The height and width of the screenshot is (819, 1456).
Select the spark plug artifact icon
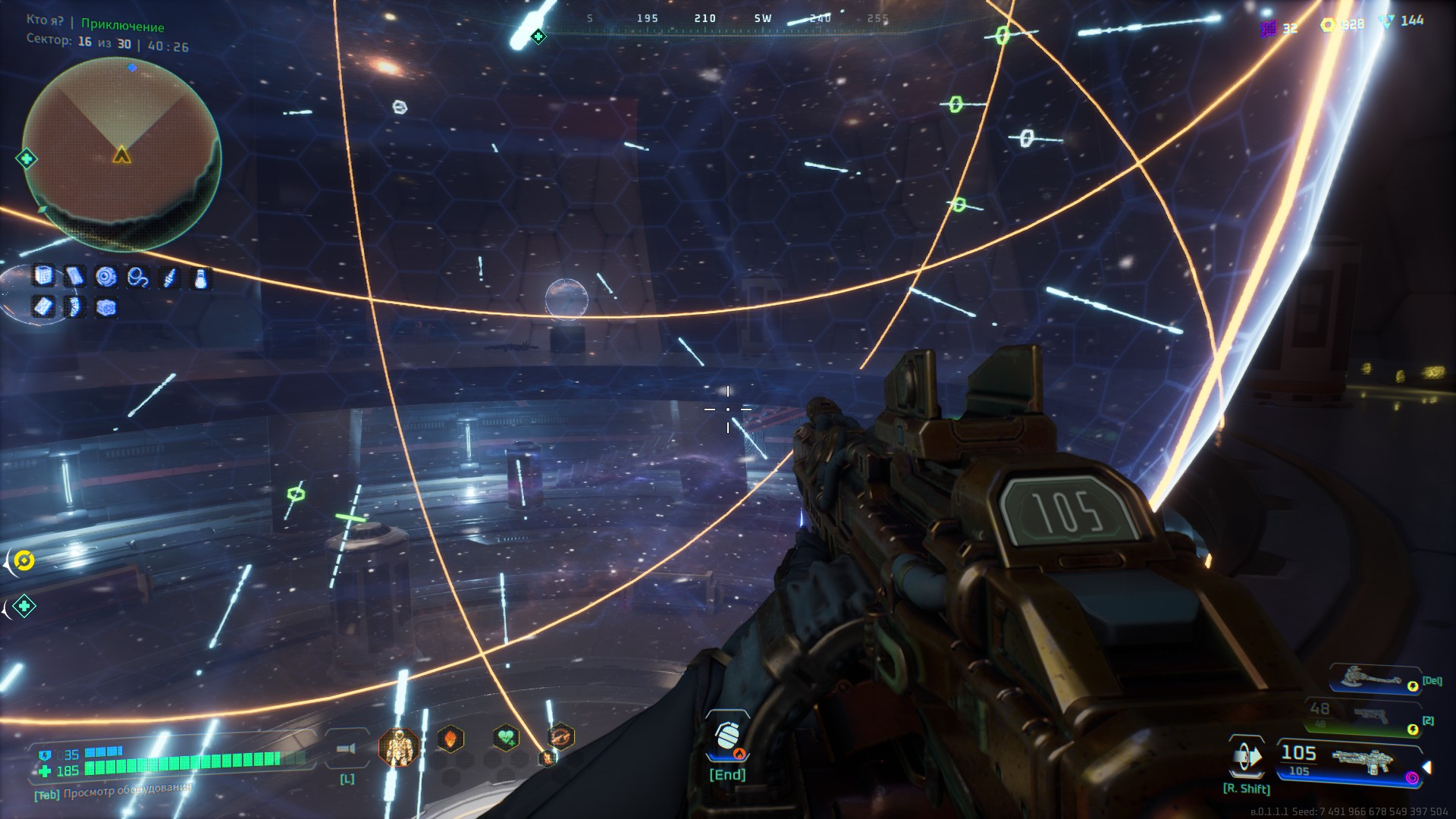(168, 278)
